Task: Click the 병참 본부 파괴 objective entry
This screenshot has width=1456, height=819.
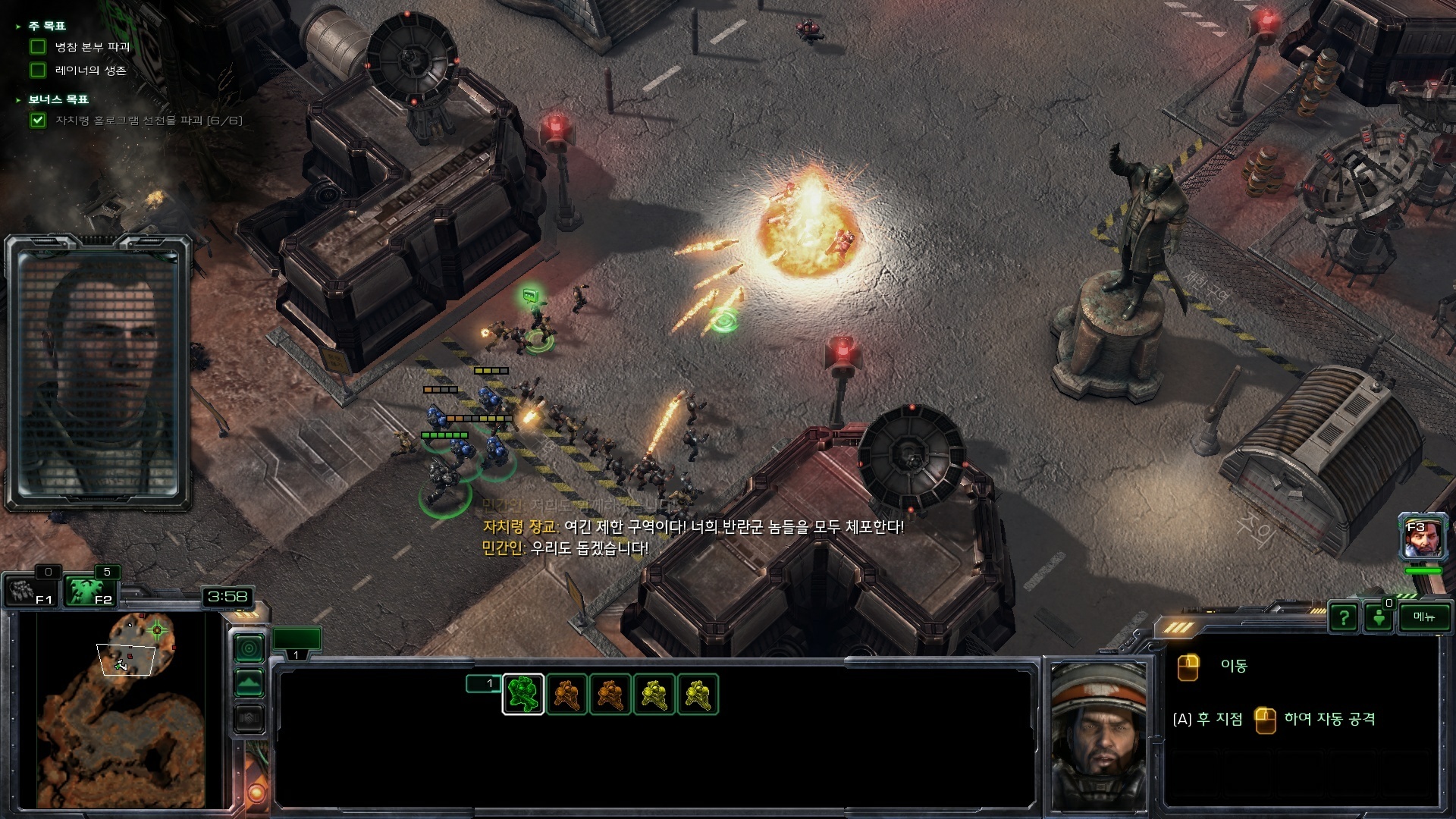Action: point(92,47)
